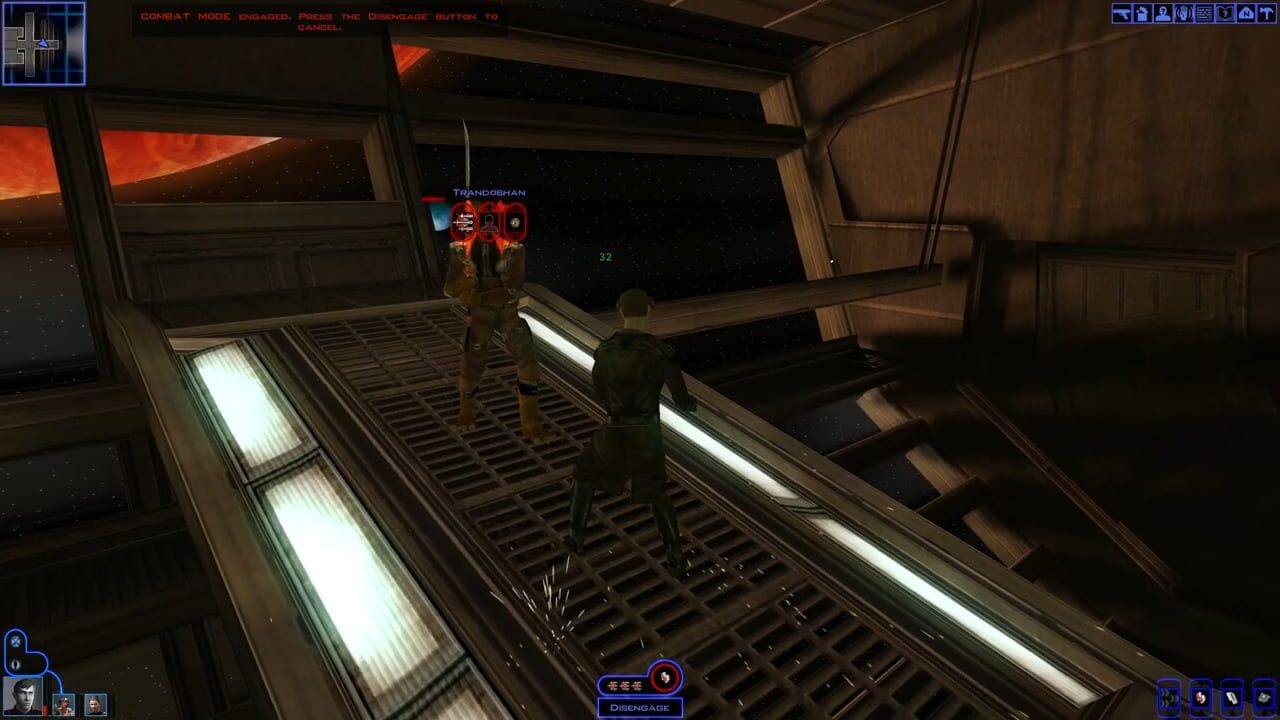
Task: Toggle solo mode near the party portraits
Action: click(15, 641)
